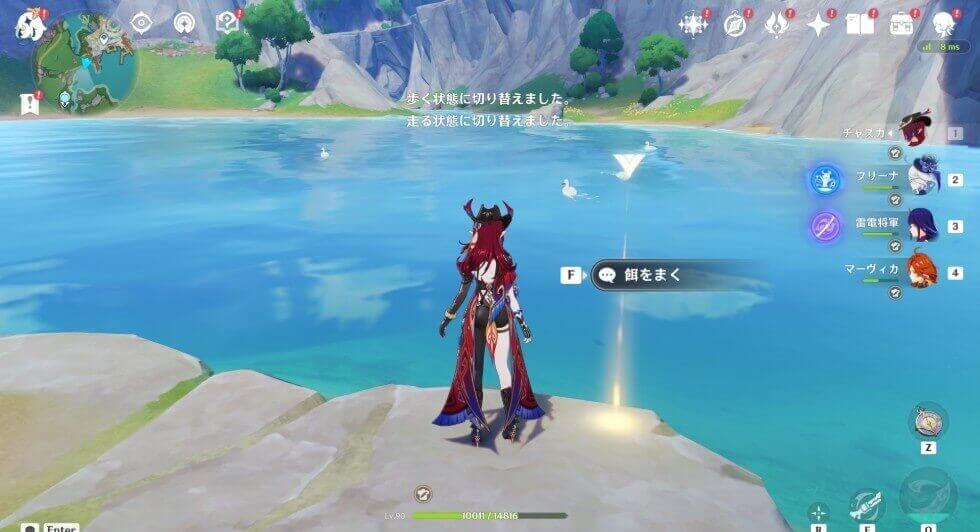
Task: Activate the elemental burst icon
Action: (928, 497)
